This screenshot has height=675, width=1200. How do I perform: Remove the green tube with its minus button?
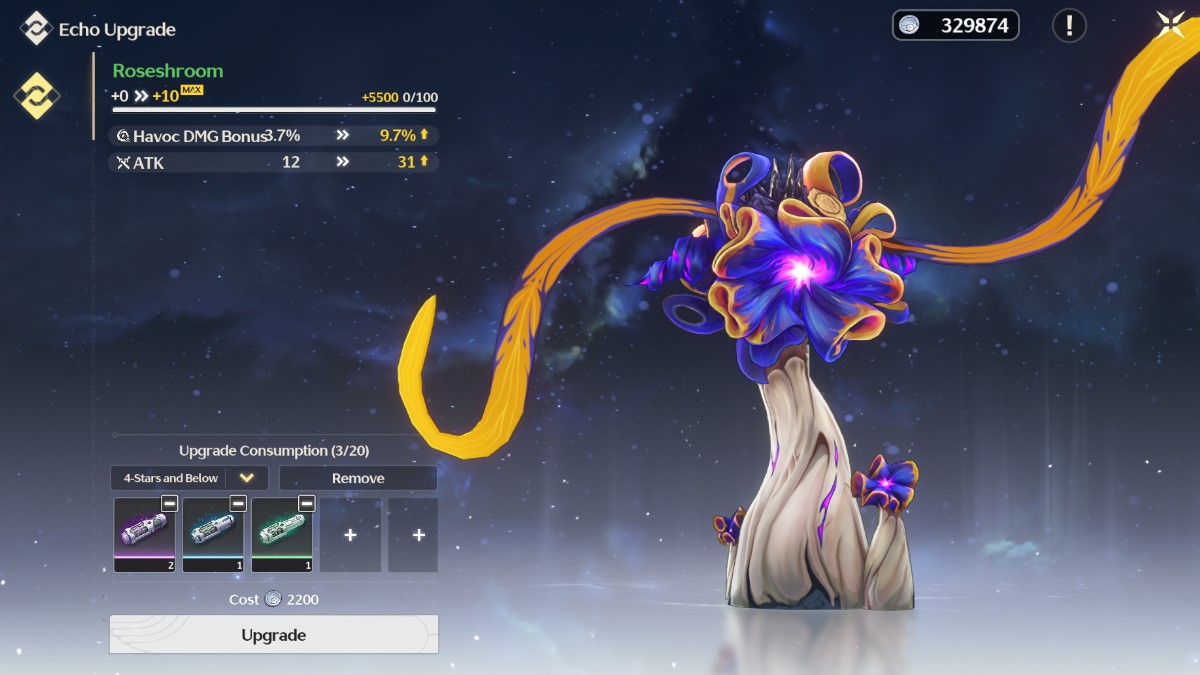(x=306, y=503)
